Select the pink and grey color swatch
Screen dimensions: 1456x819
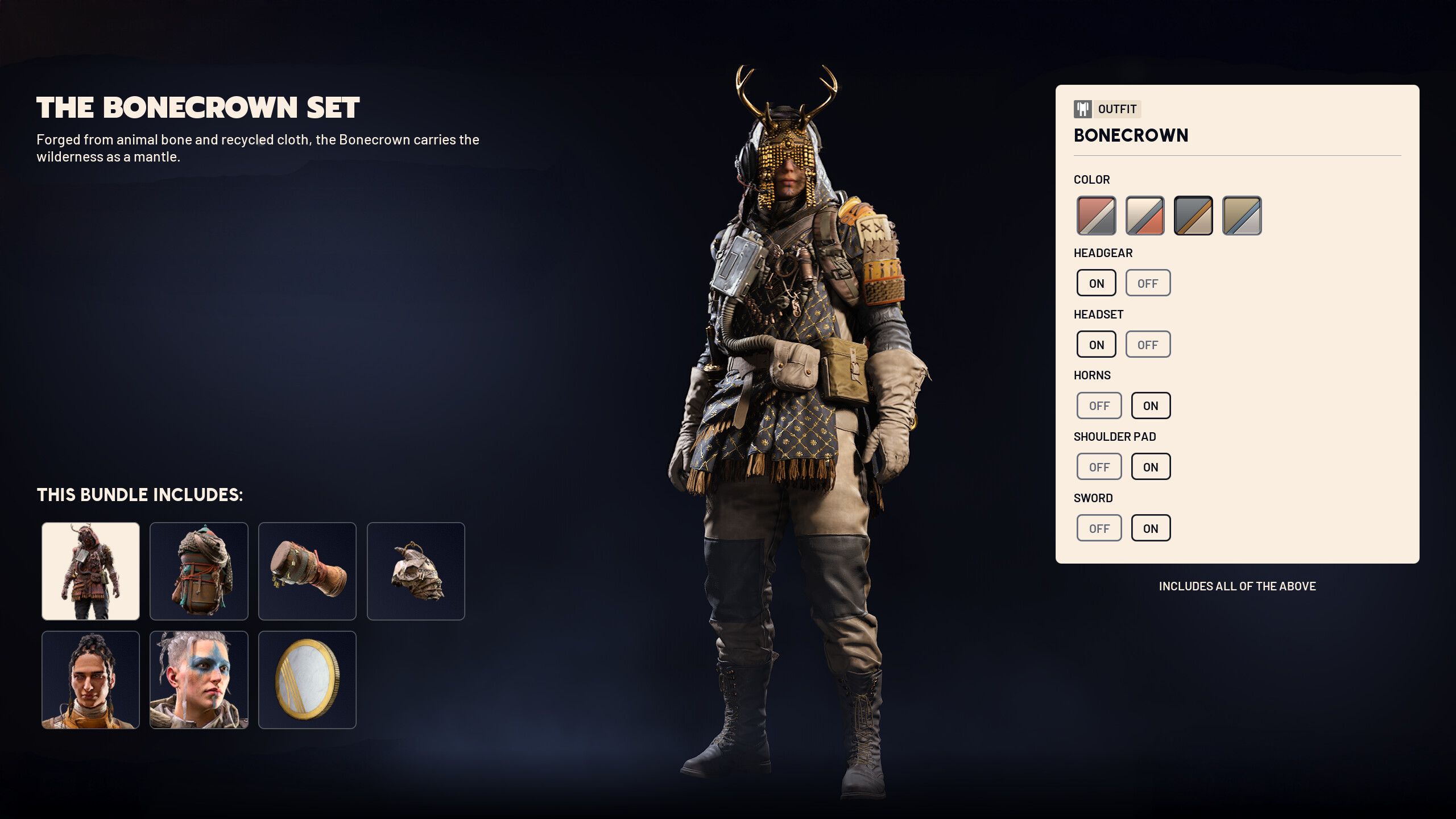(1096, 216)
